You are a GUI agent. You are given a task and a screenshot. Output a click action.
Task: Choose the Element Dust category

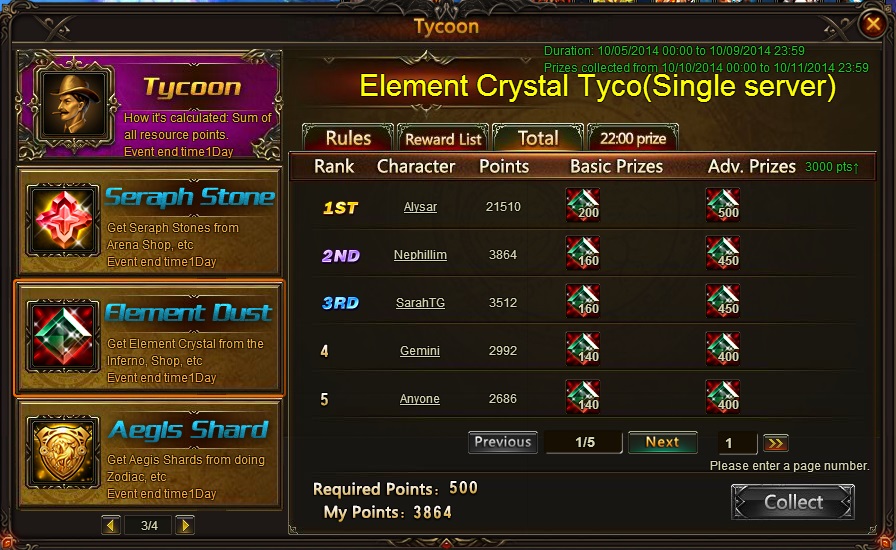tap(150, 338)
